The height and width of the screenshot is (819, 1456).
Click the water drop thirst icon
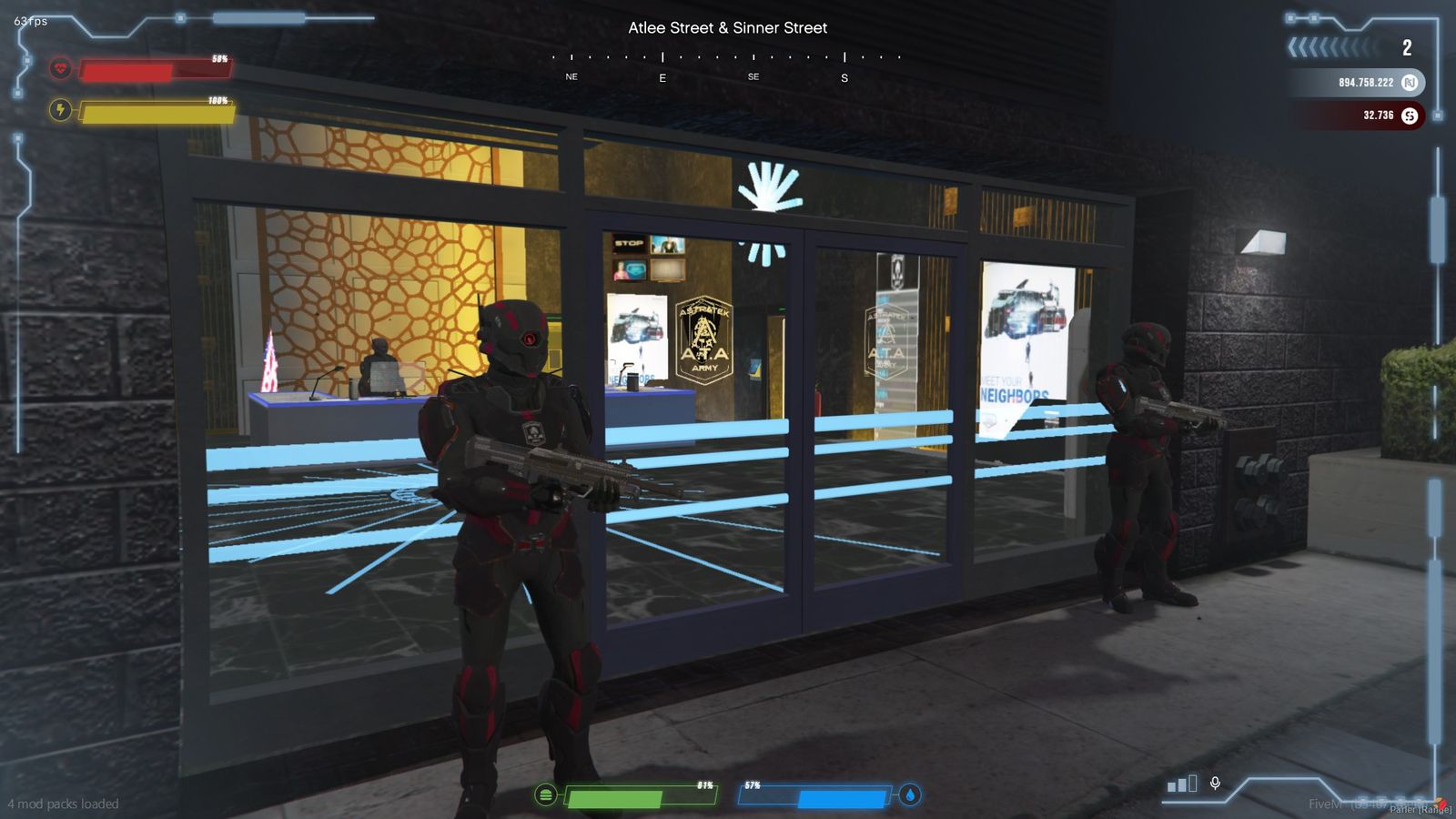click(x=910, y=794)
